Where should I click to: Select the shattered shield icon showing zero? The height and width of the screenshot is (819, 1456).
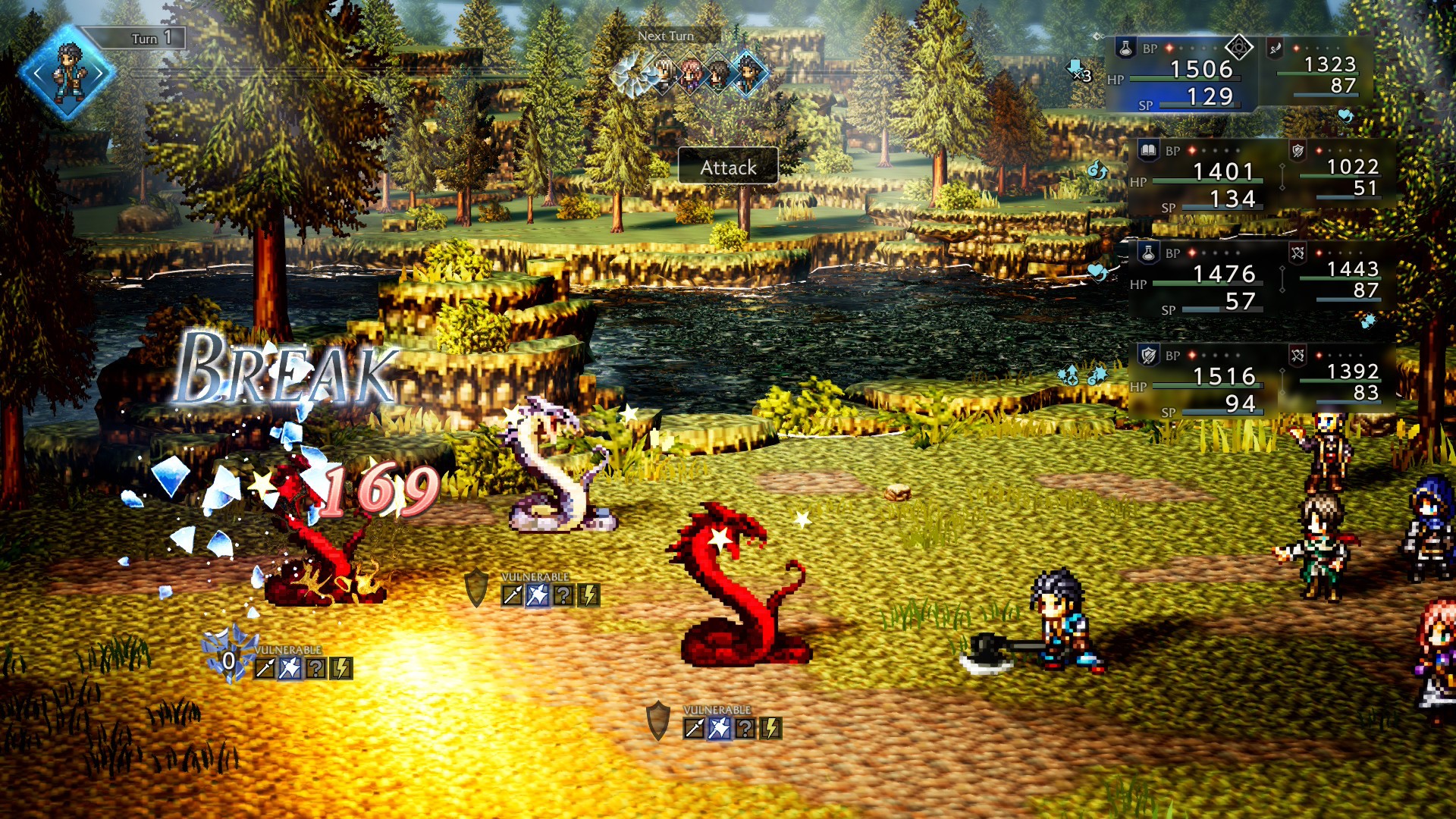tap(229, 661)
